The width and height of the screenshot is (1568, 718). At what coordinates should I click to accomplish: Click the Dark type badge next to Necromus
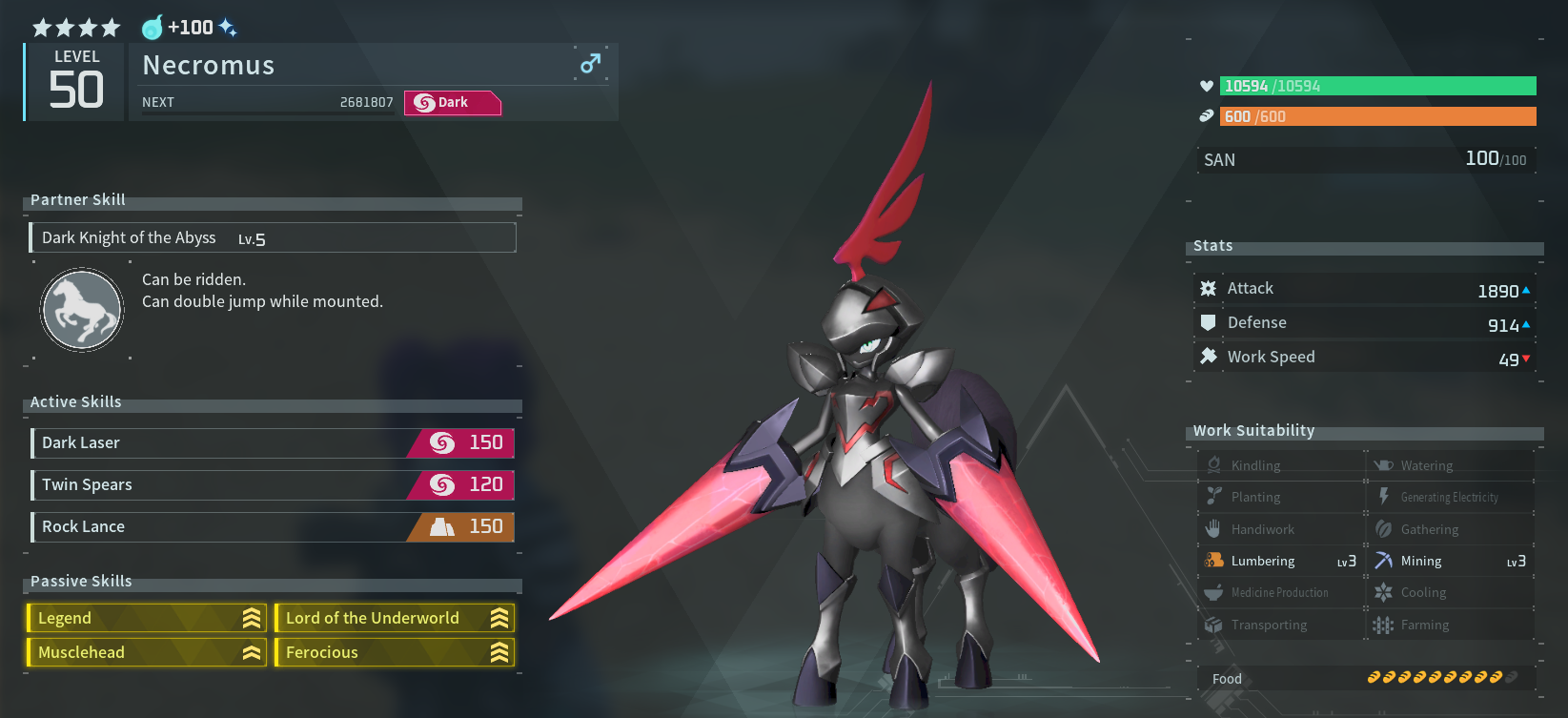[x=452, y=103]
